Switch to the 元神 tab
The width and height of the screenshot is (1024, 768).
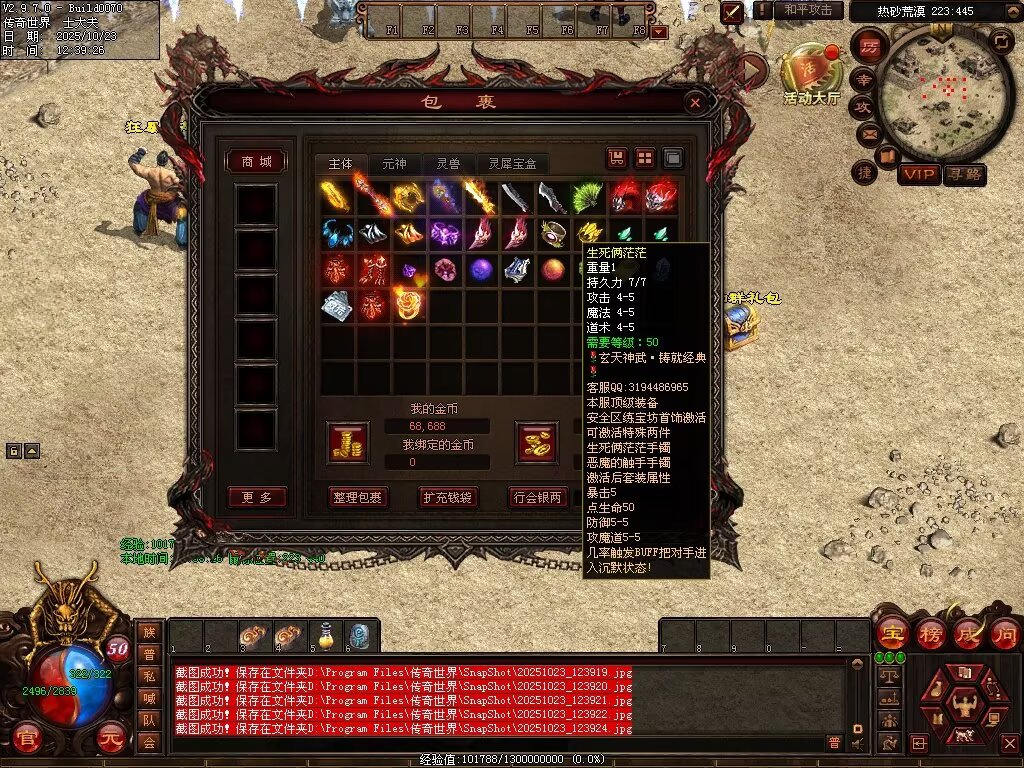tap(394, 164)
